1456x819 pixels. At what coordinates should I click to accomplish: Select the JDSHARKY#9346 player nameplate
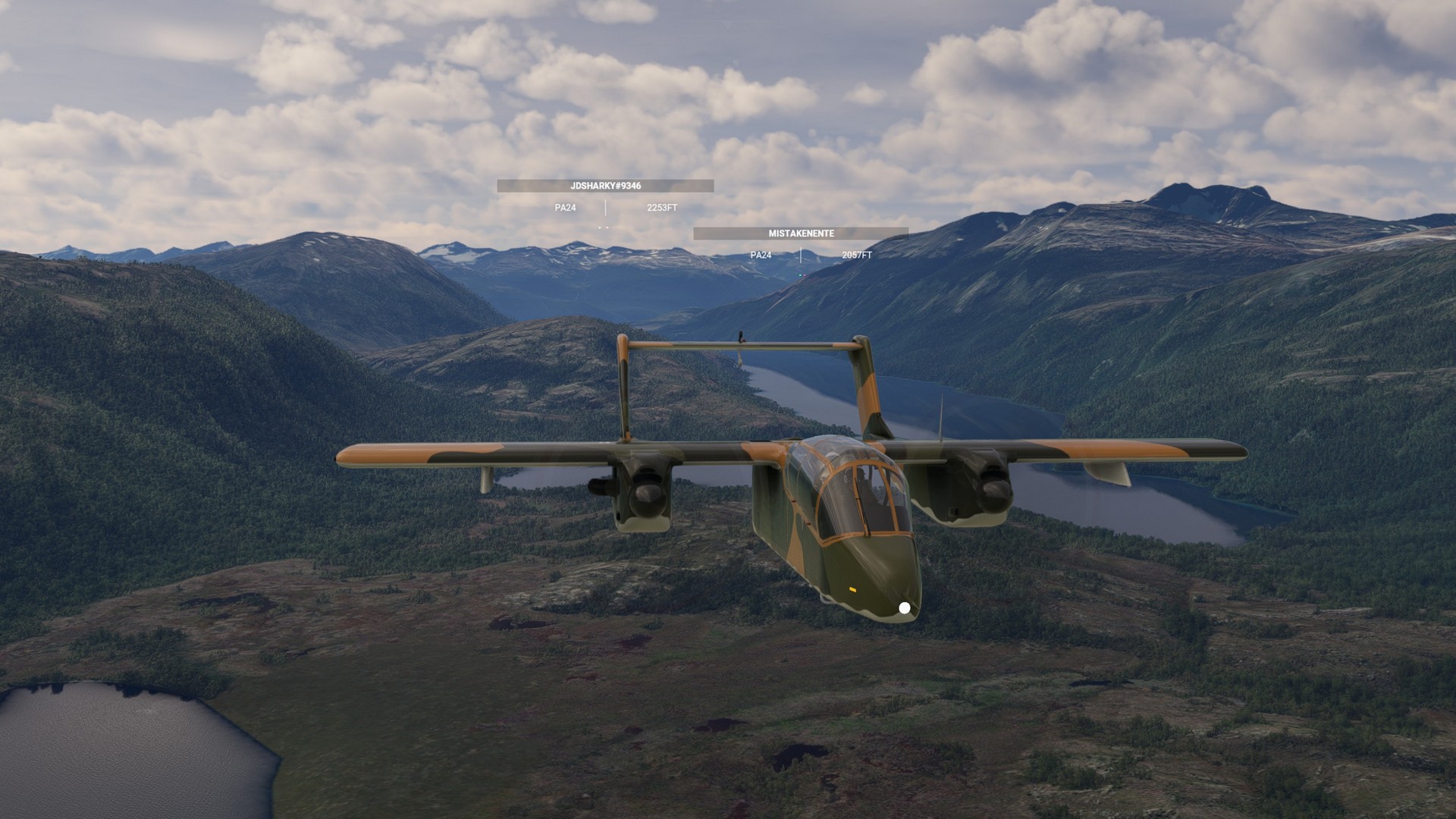coord(605,186)
